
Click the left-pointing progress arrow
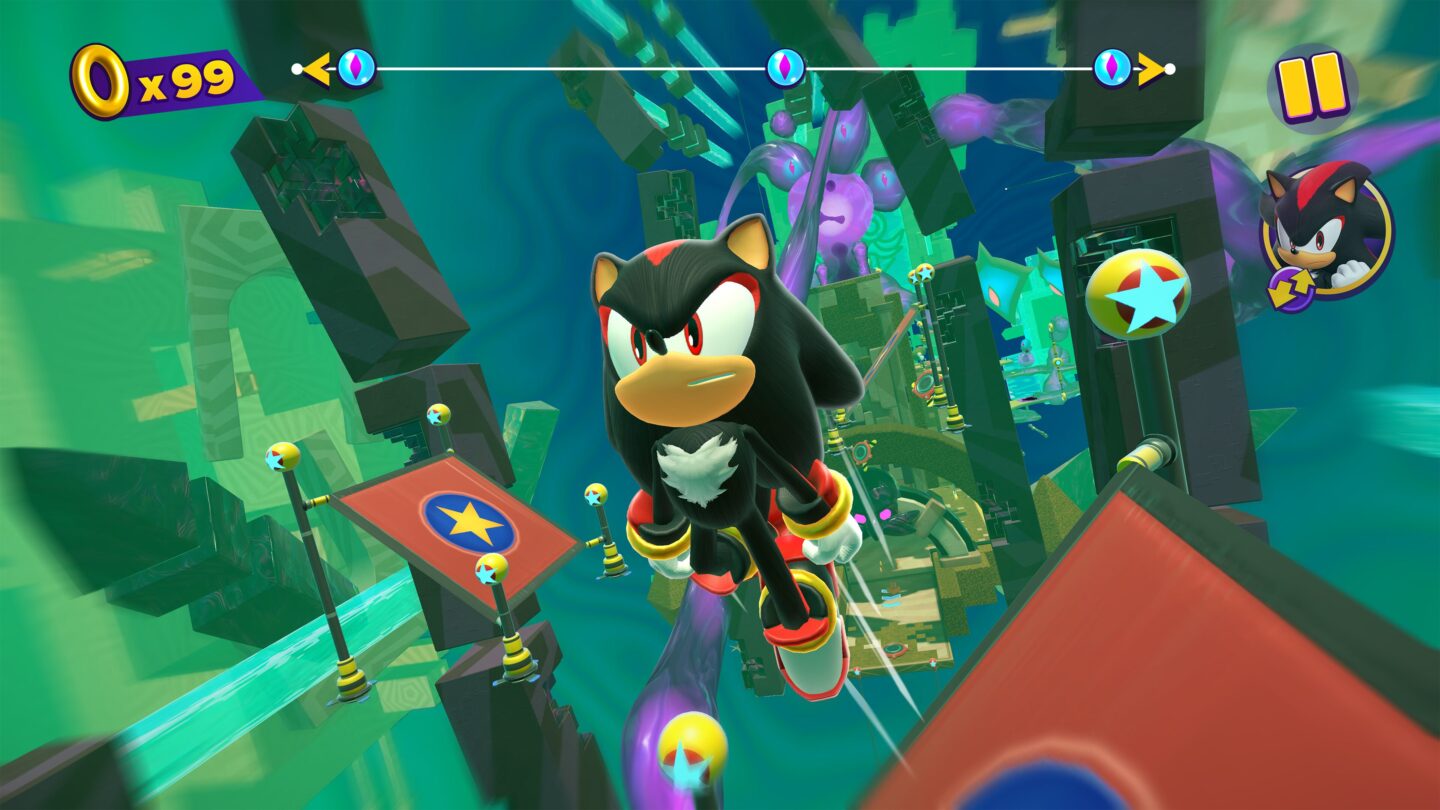317,66
